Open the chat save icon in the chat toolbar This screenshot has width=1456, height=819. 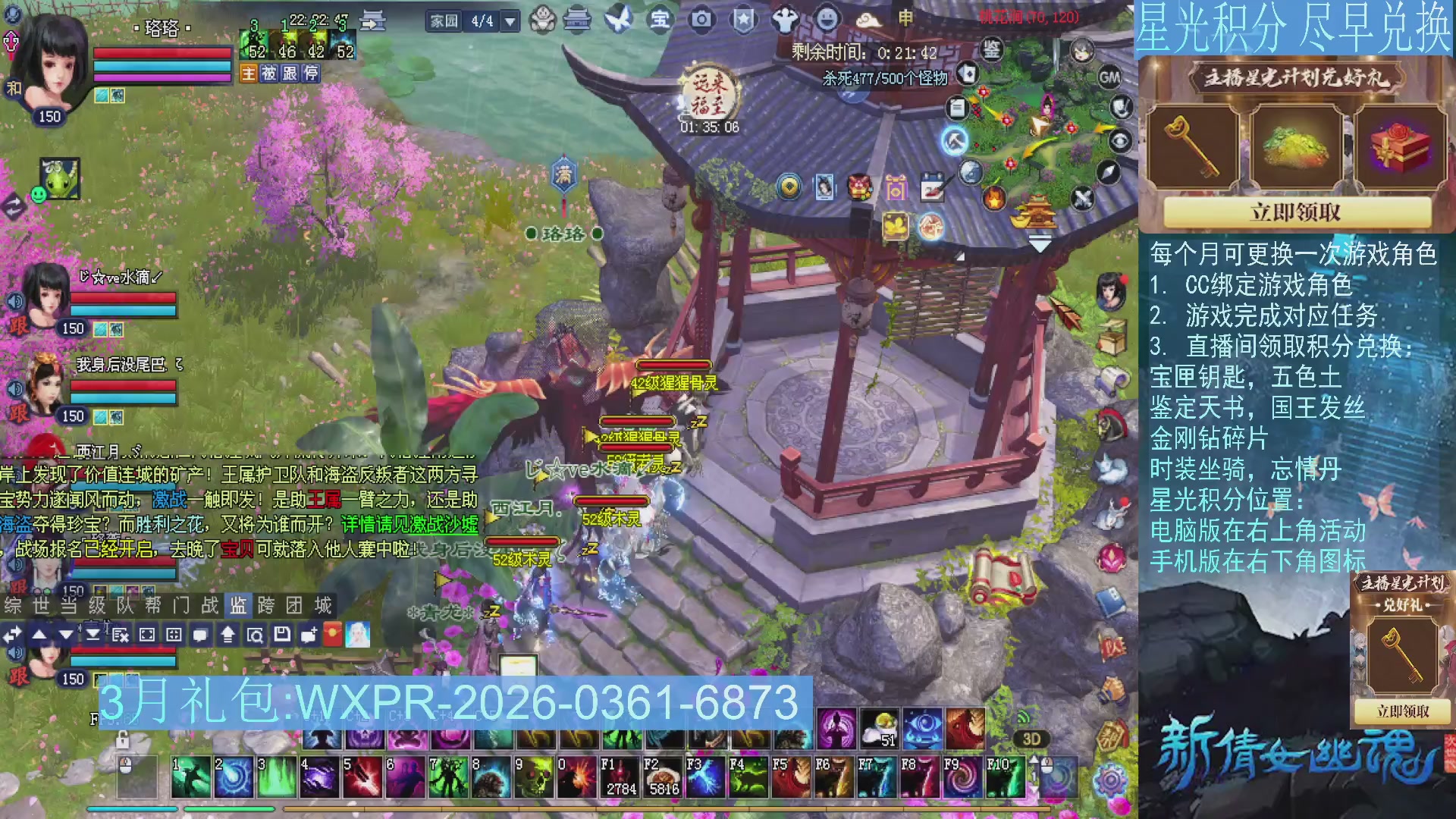(282, 635)
